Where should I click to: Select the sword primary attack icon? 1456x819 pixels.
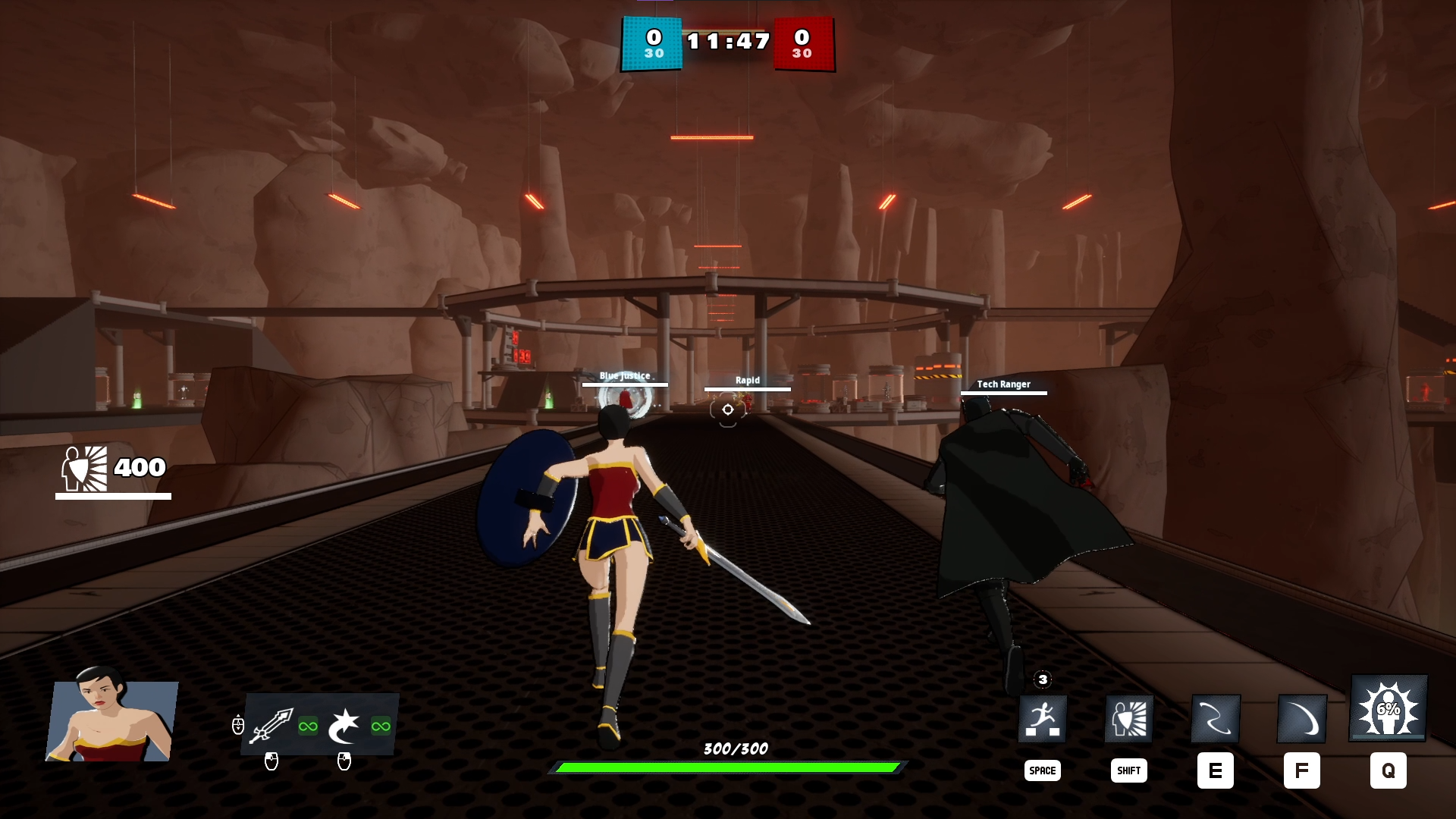click(271, 726)
